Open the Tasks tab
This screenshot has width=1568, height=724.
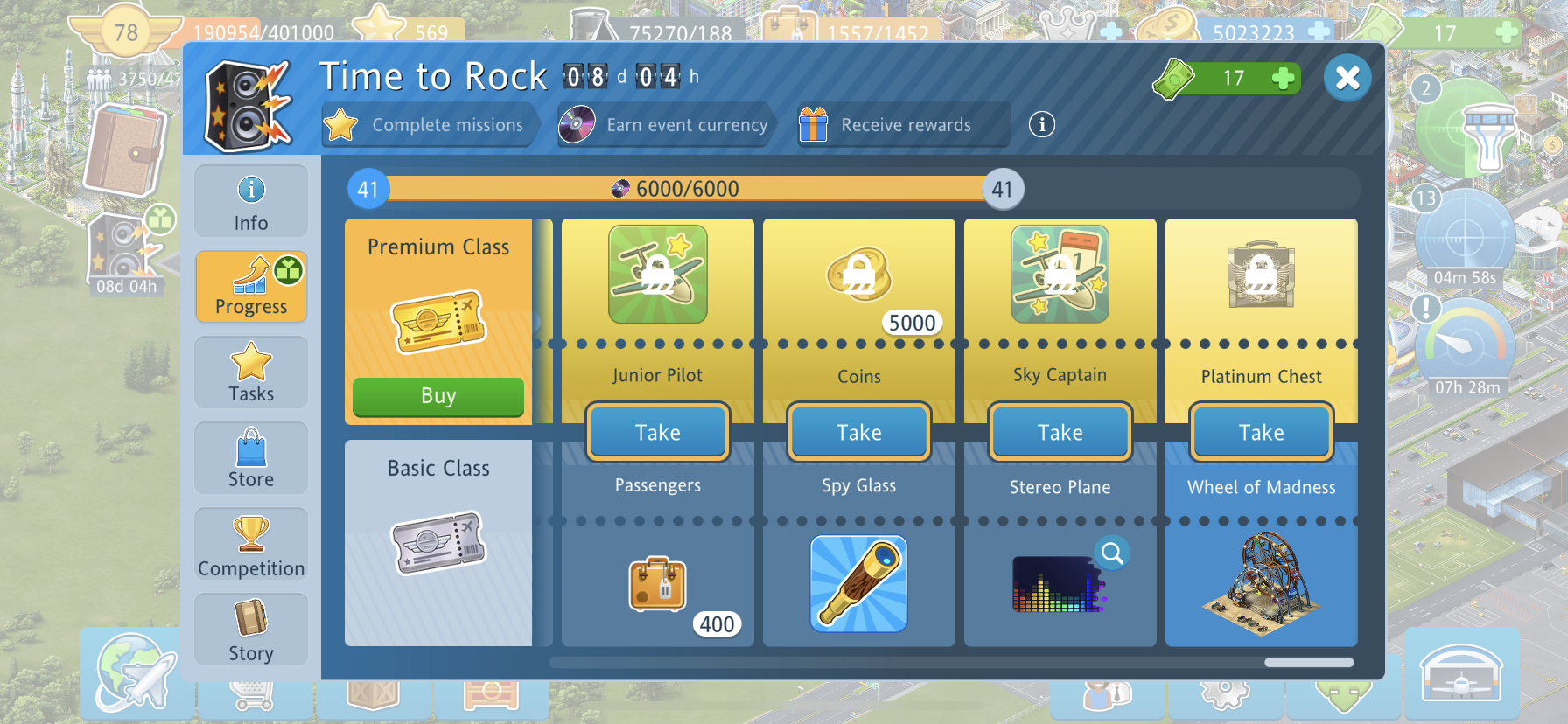coord(251,372)
